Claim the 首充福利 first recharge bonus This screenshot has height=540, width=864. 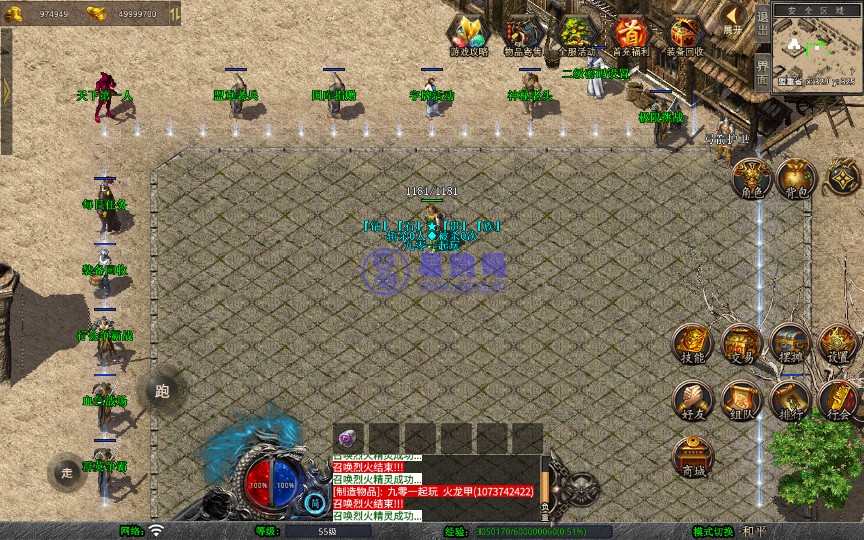click(631, 36)
